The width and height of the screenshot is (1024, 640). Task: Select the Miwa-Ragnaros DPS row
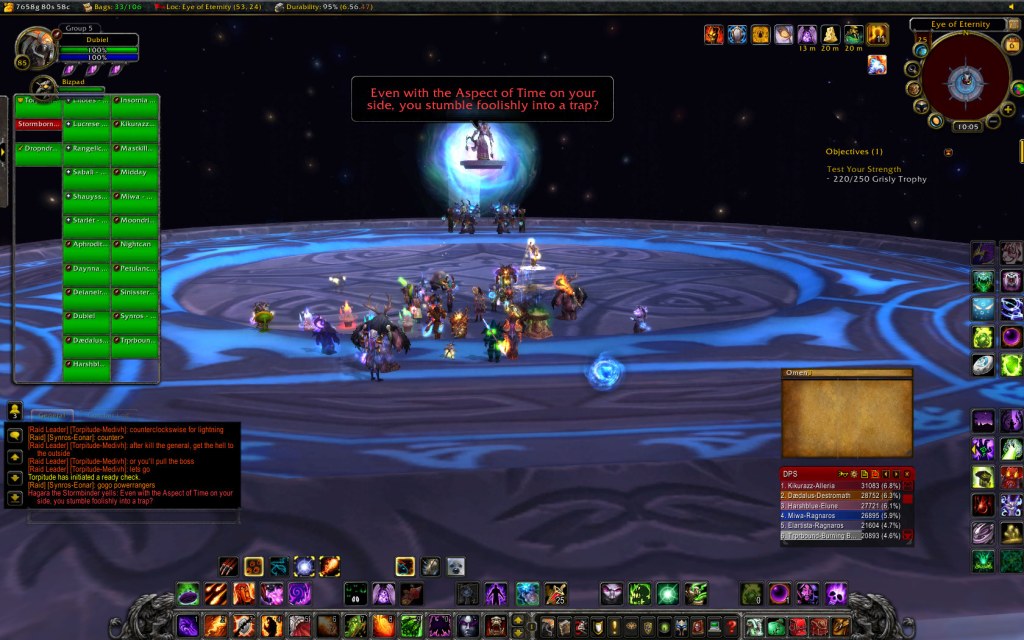tap(840, 516)
